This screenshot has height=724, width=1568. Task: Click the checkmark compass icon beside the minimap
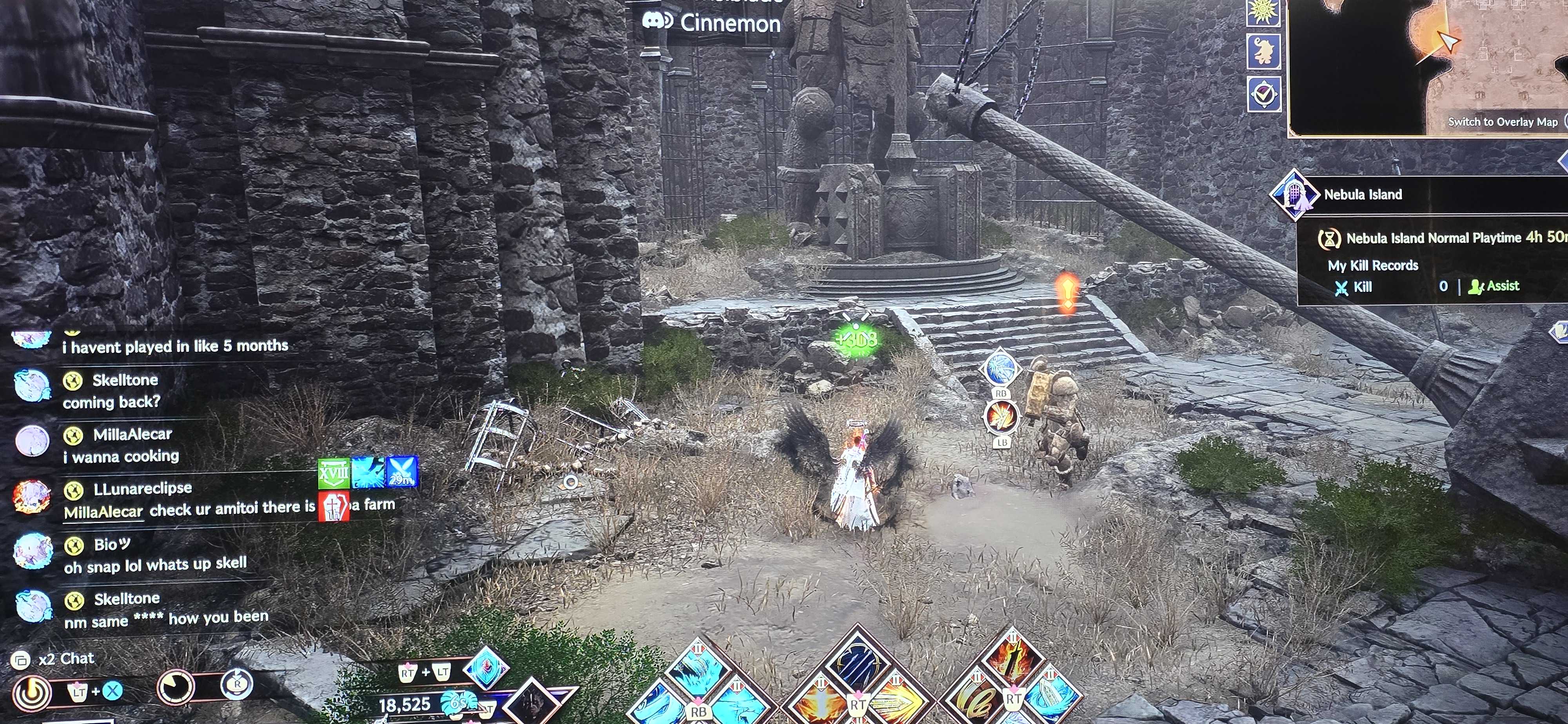coord(1264,94)
